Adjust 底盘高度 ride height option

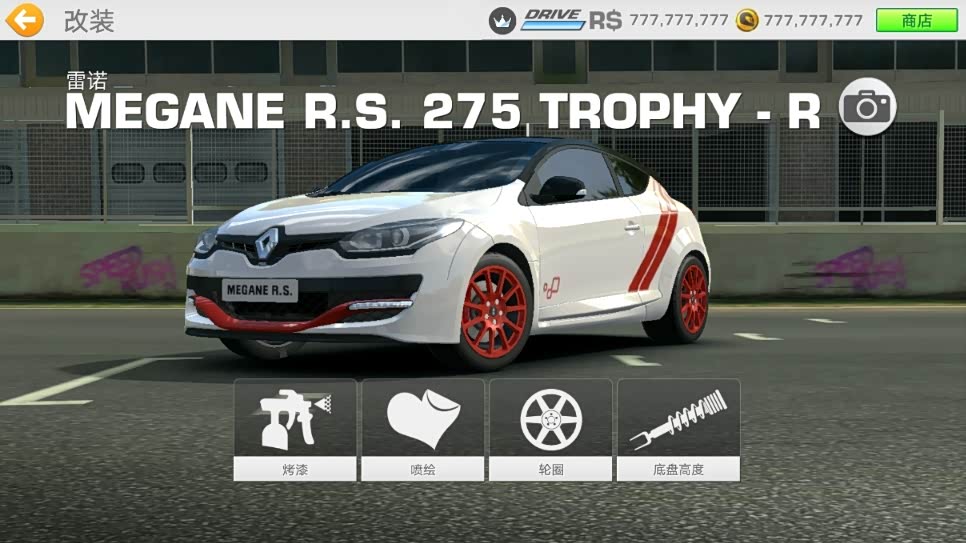pos(678,429)
